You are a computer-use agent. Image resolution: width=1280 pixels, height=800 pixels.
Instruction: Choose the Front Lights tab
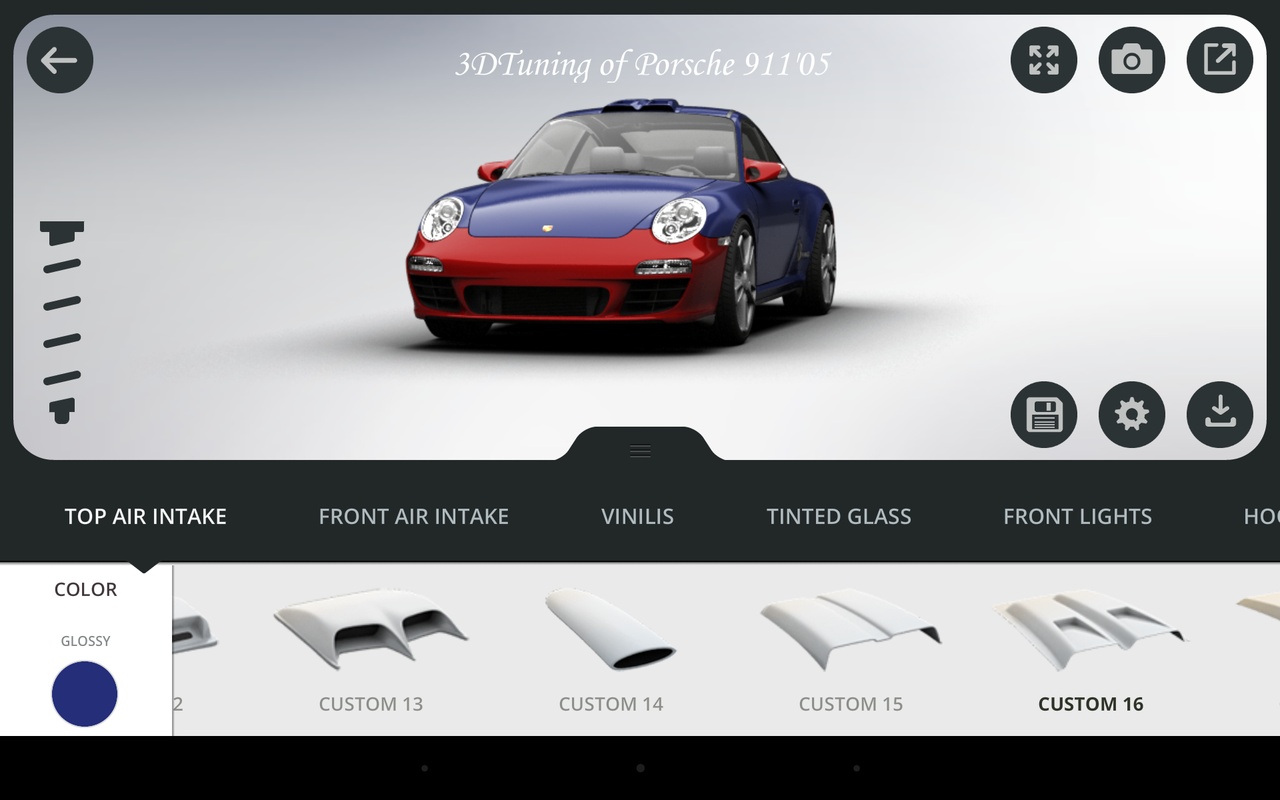click(1077, 516)
